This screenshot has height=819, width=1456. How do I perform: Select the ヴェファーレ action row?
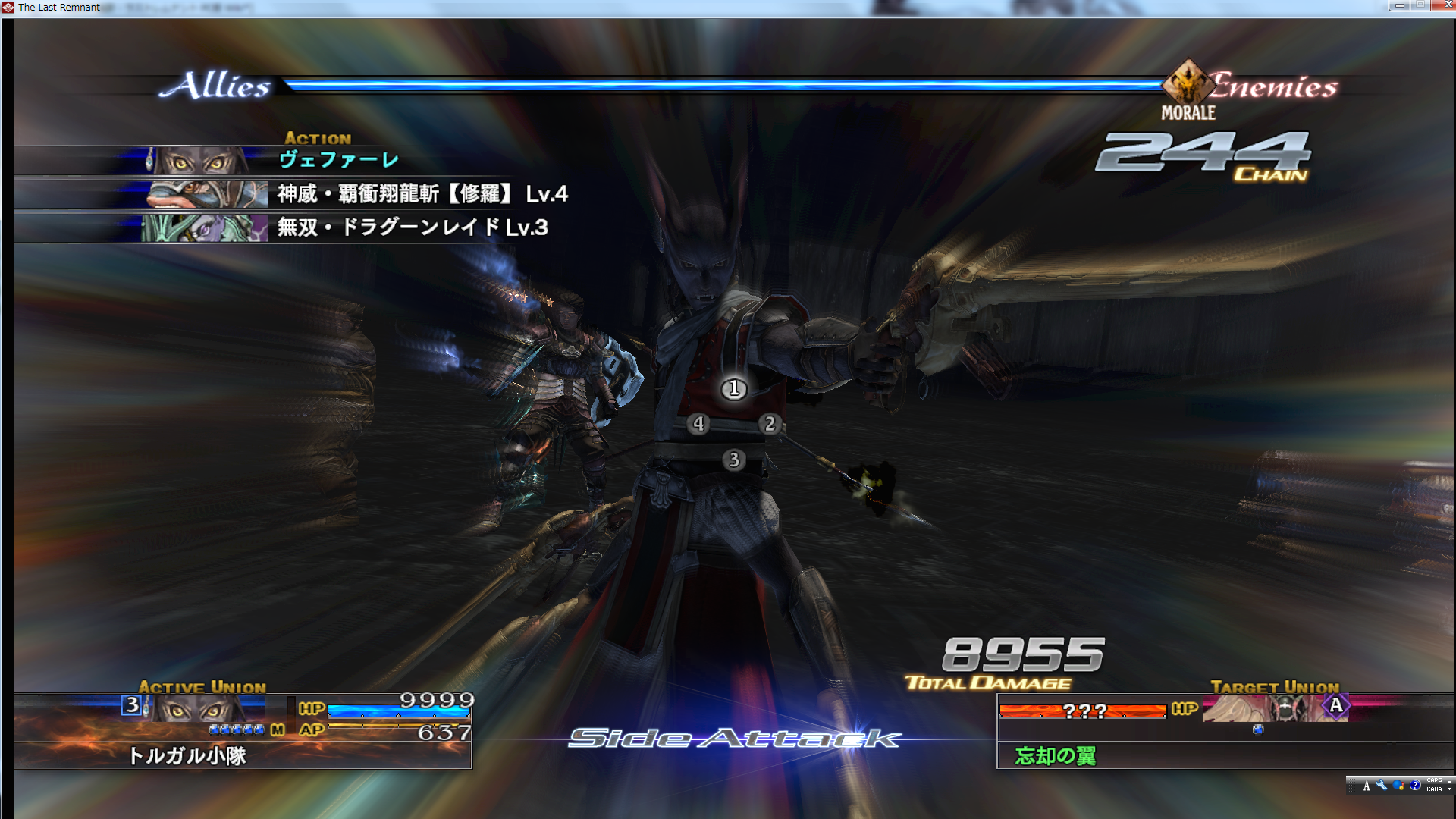coord(338,160)
